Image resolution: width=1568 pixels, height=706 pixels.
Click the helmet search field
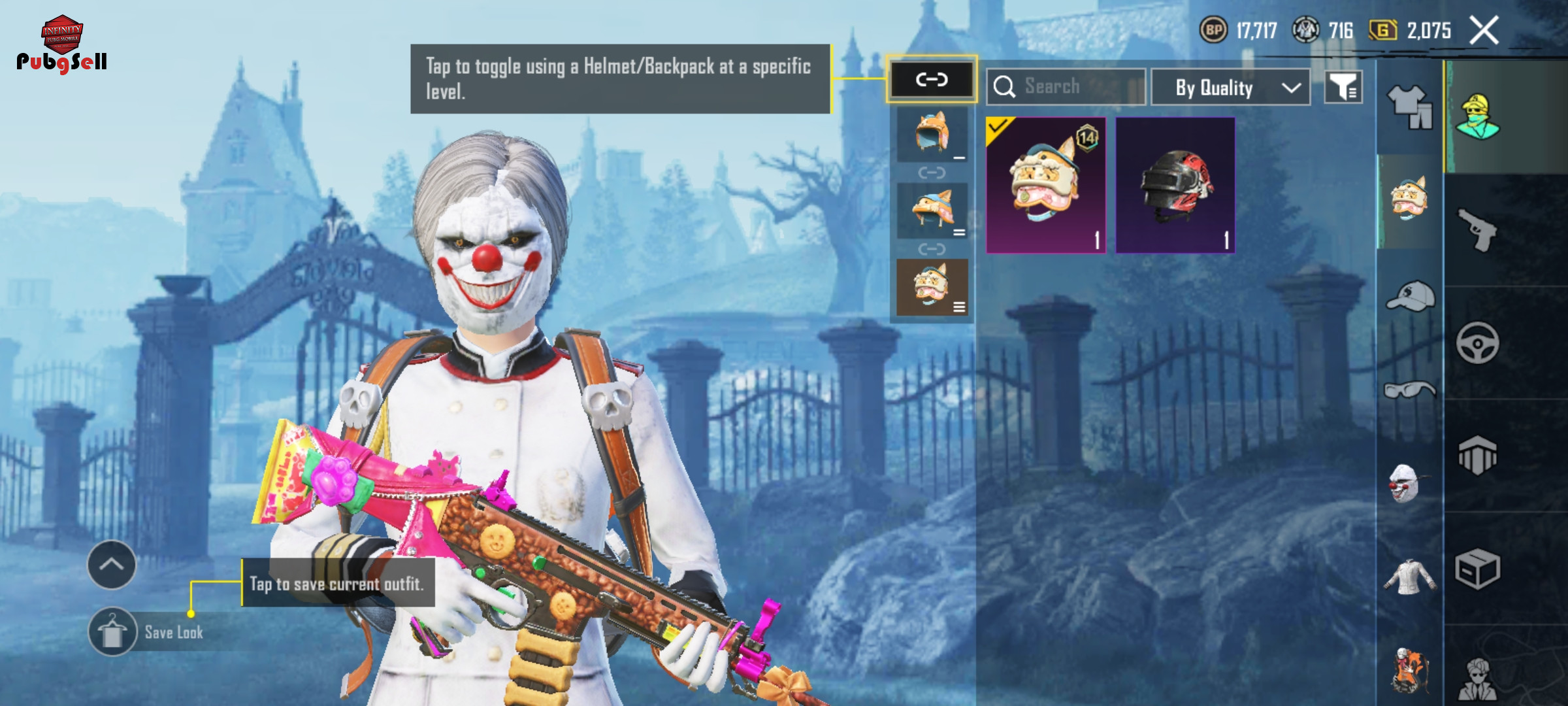1066,87
